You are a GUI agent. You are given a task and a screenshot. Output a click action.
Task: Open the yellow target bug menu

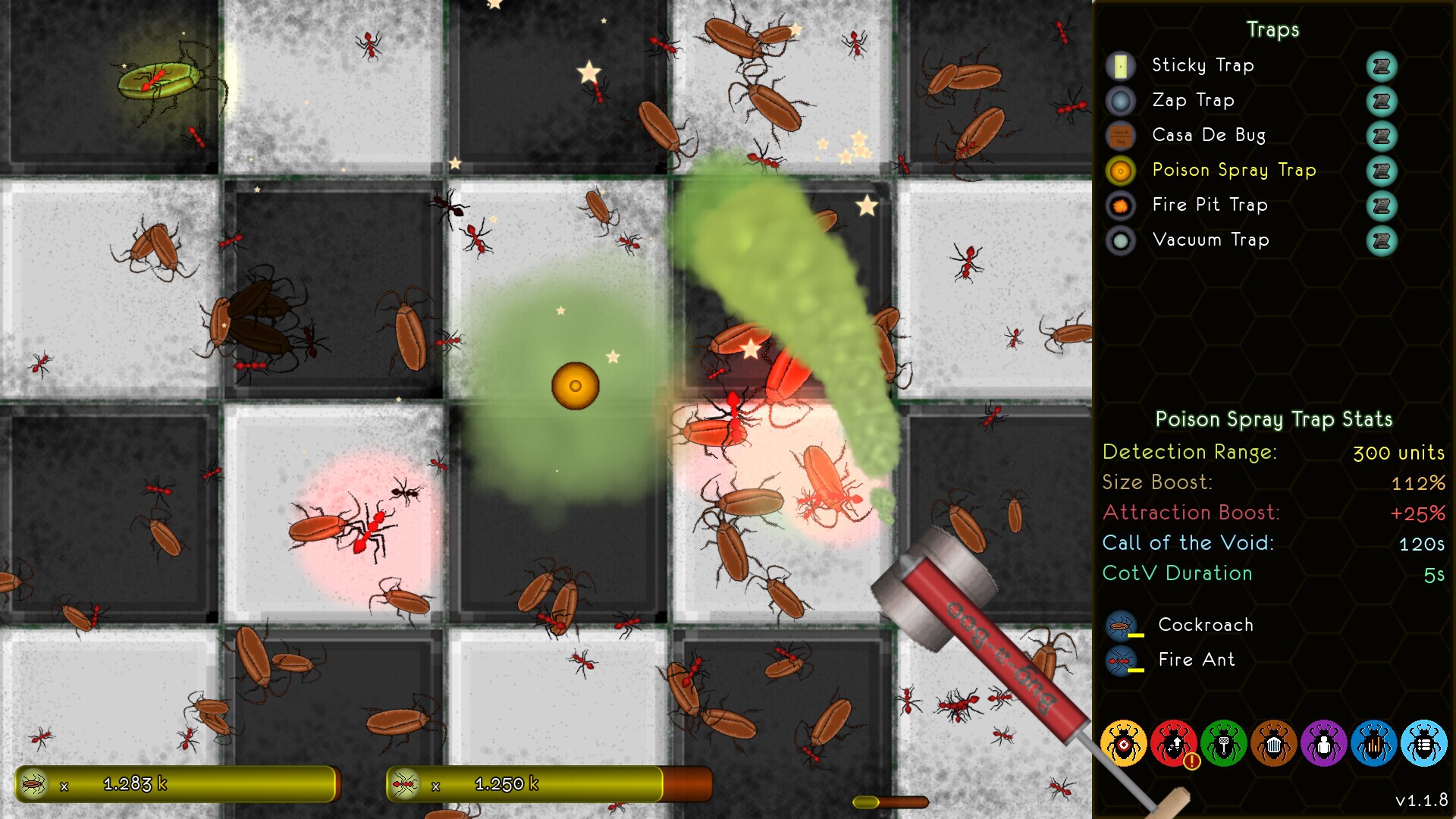click(1123, 744)
